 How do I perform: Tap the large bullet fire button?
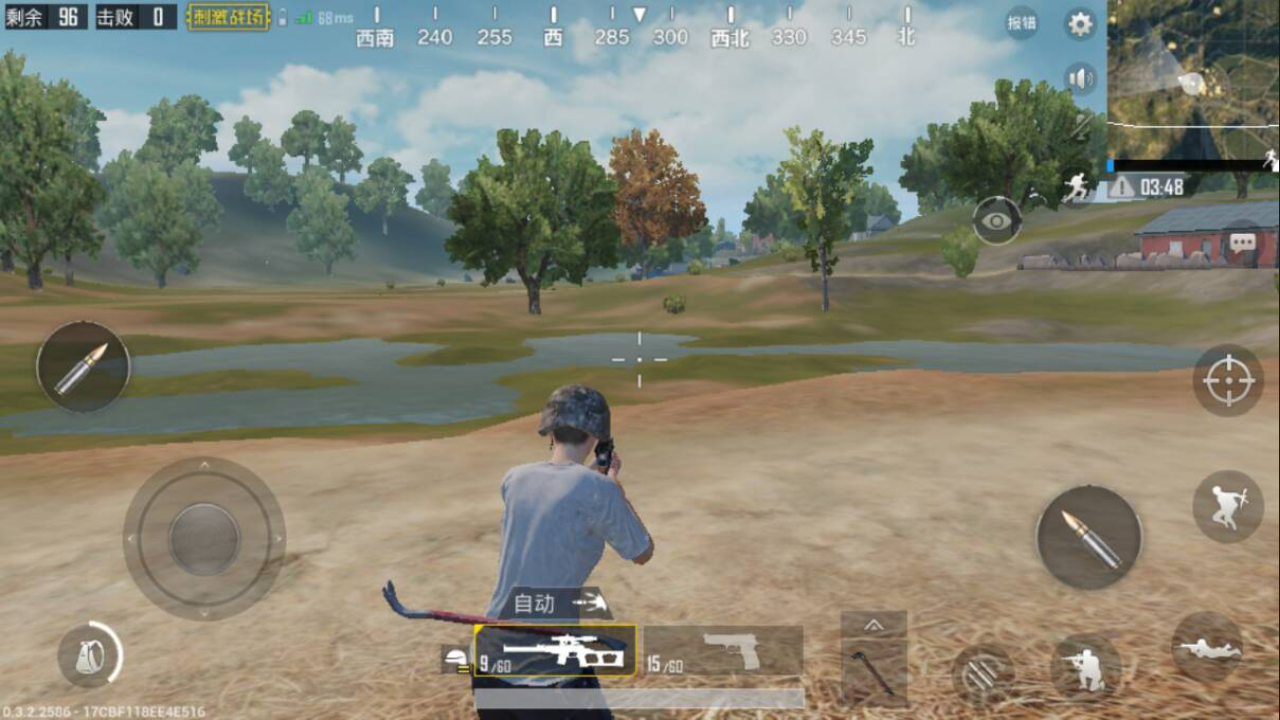pyautogui.click(x=1088, y=538)
